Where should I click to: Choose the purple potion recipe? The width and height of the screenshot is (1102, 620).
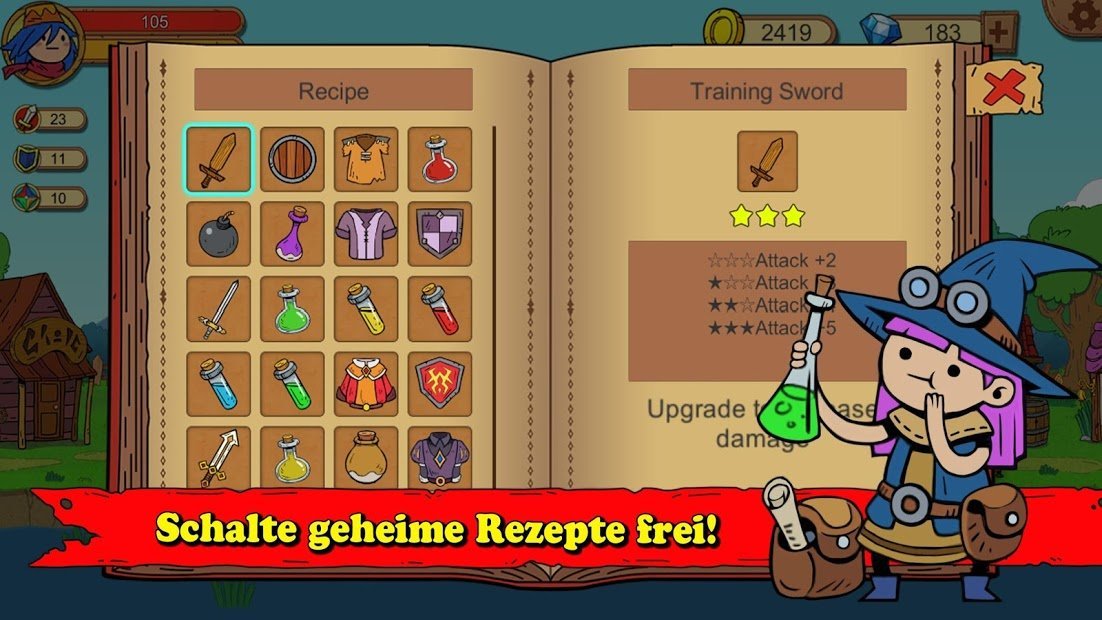click(292, 234)
